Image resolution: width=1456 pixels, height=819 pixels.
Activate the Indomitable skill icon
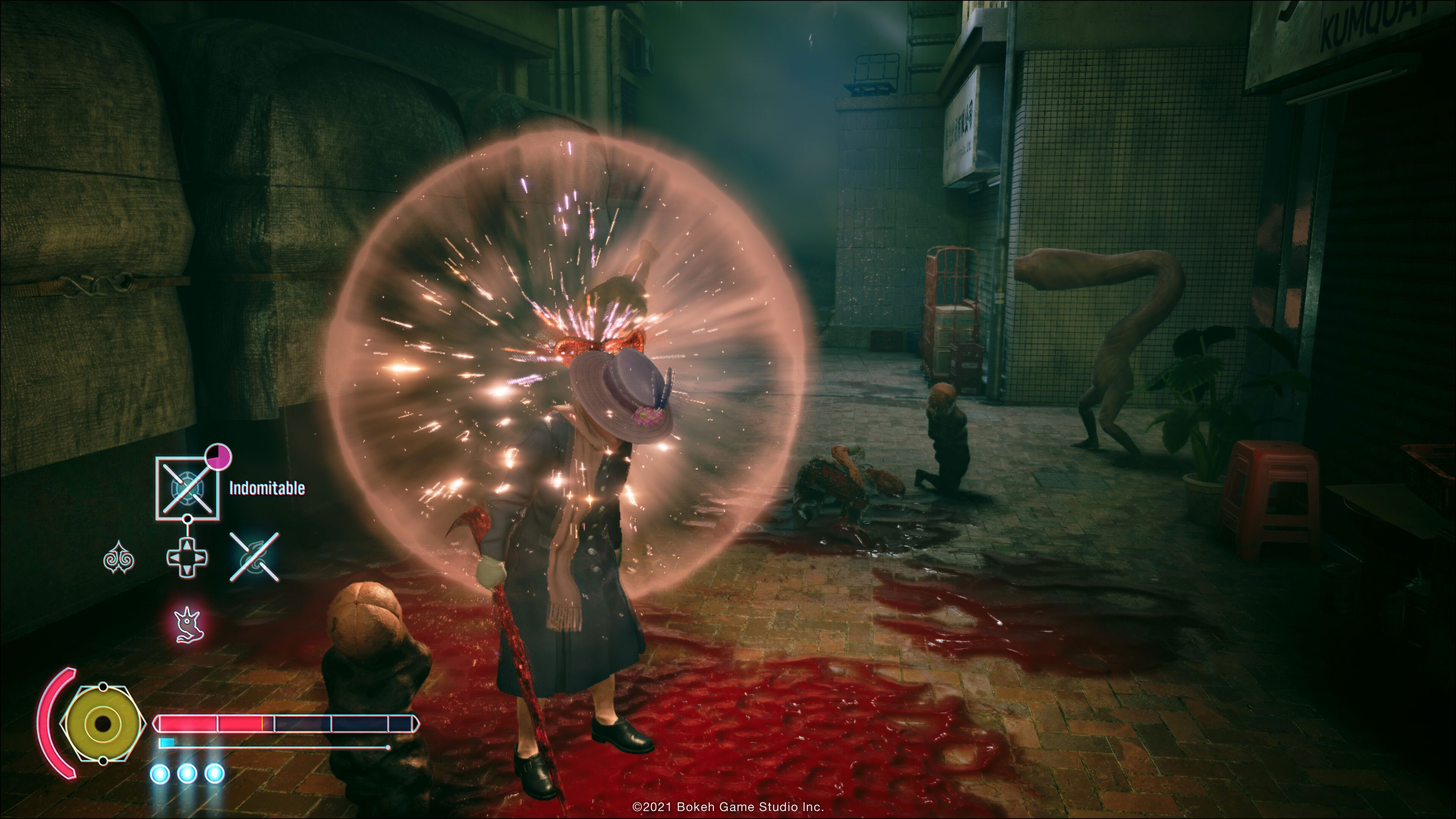[x=187, y=488]
